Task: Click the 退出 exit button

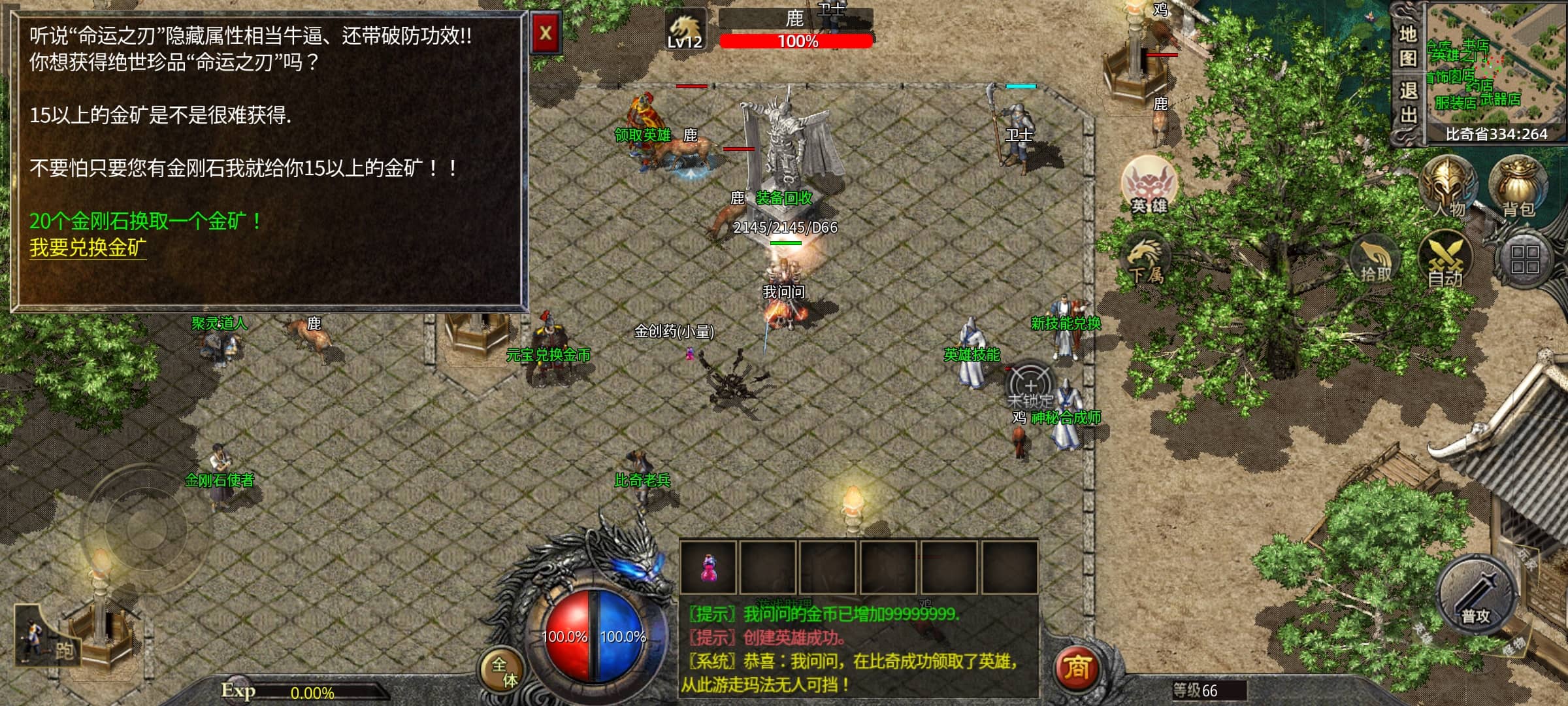Action: click(x=1408, y=103)
